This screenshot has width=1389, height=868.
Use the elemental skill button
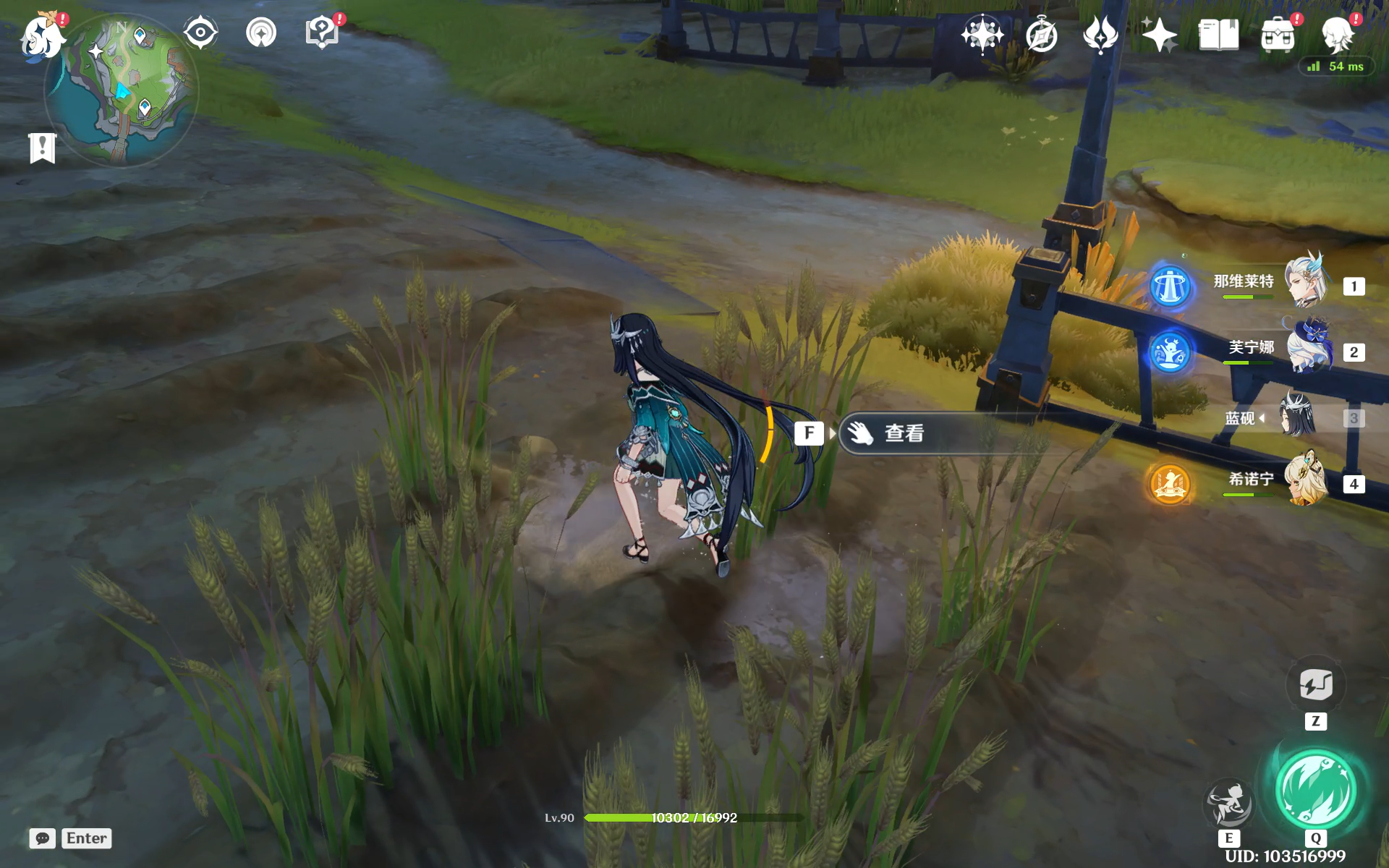pos(1228,803)
